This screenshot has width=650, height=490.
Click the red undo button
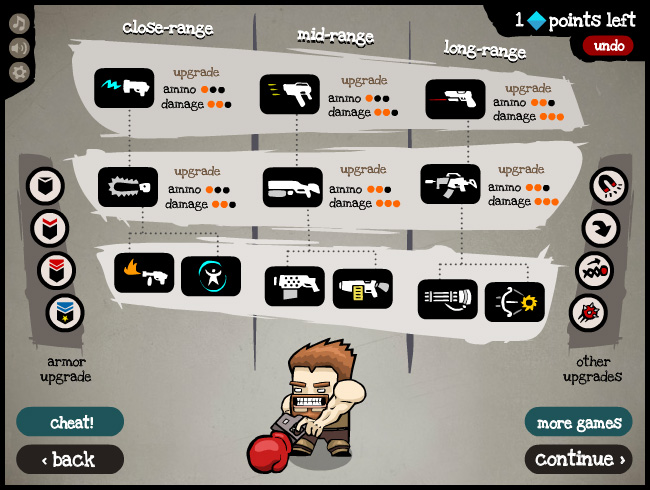pos(608,45)
